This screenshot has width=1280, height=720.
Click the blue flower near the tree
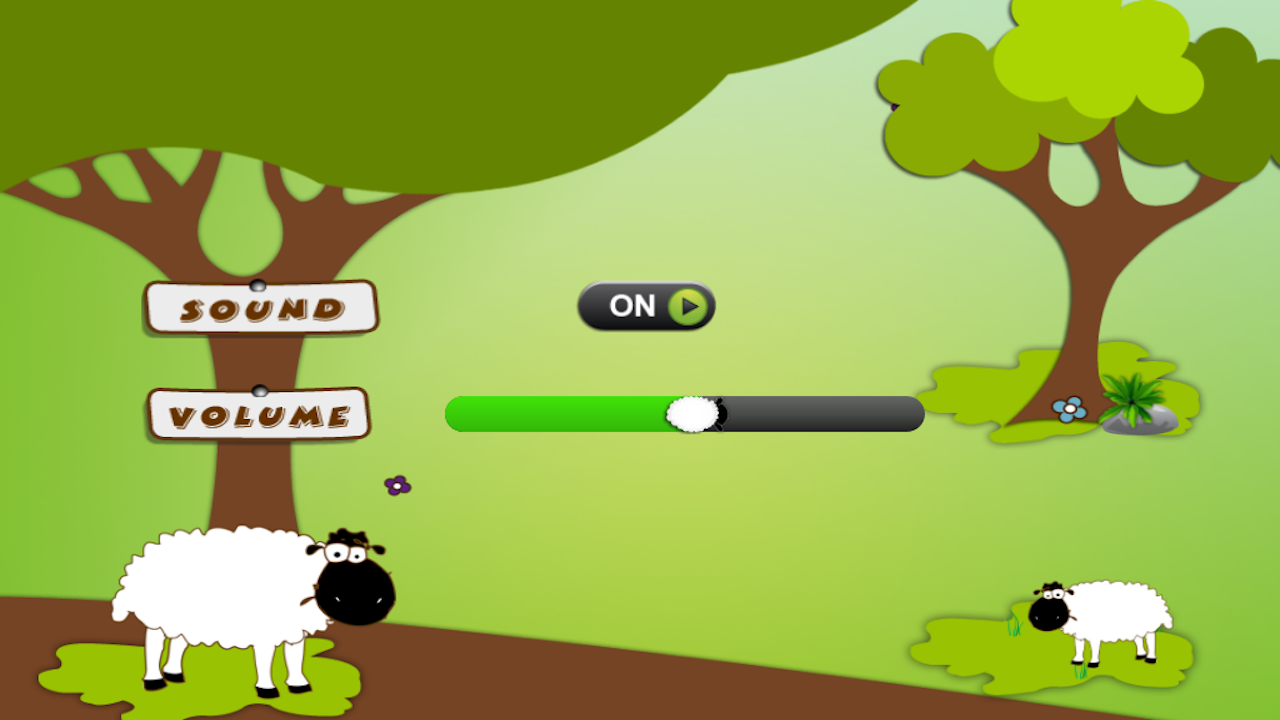pyautogui.click(x=1072, y=407)
